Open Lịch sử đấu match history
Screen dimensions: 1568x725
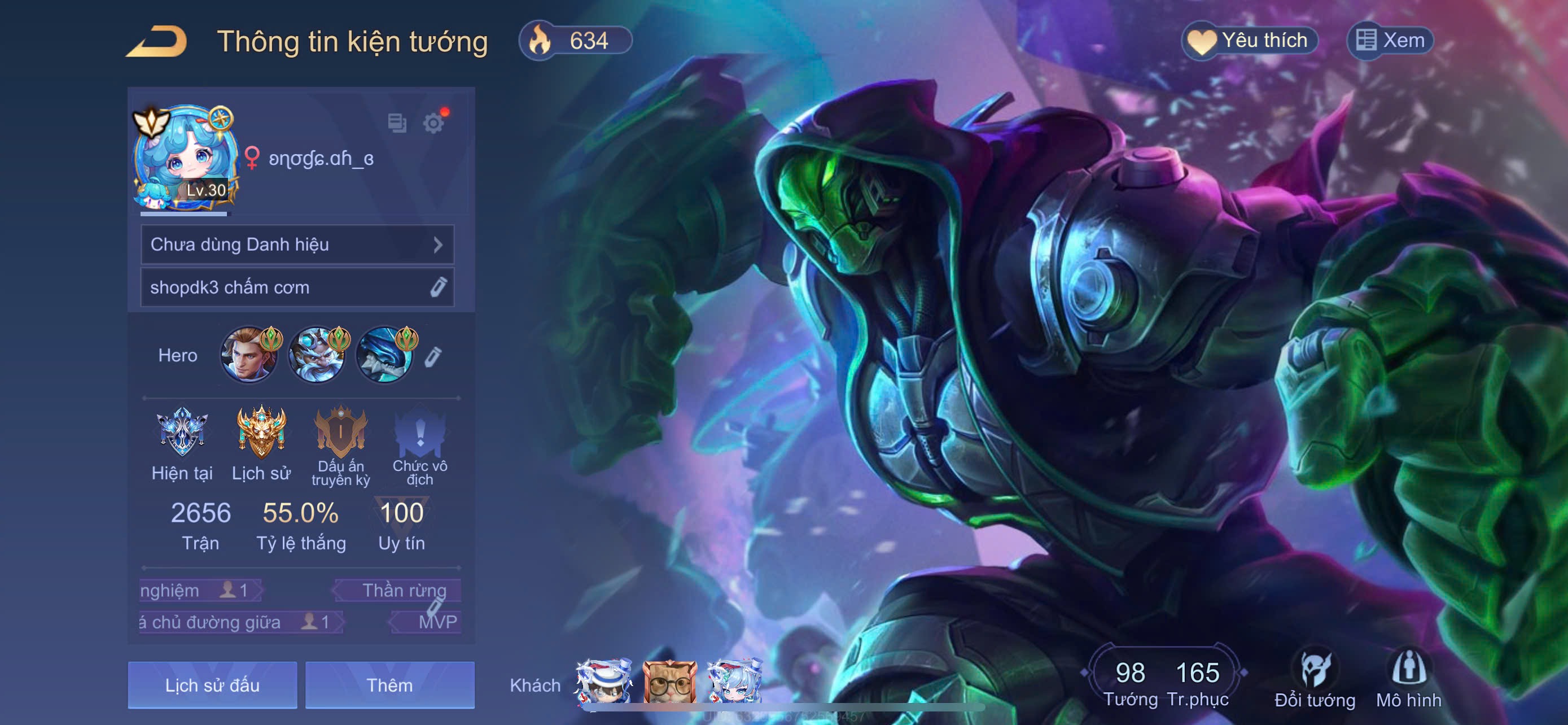(212, 685)
